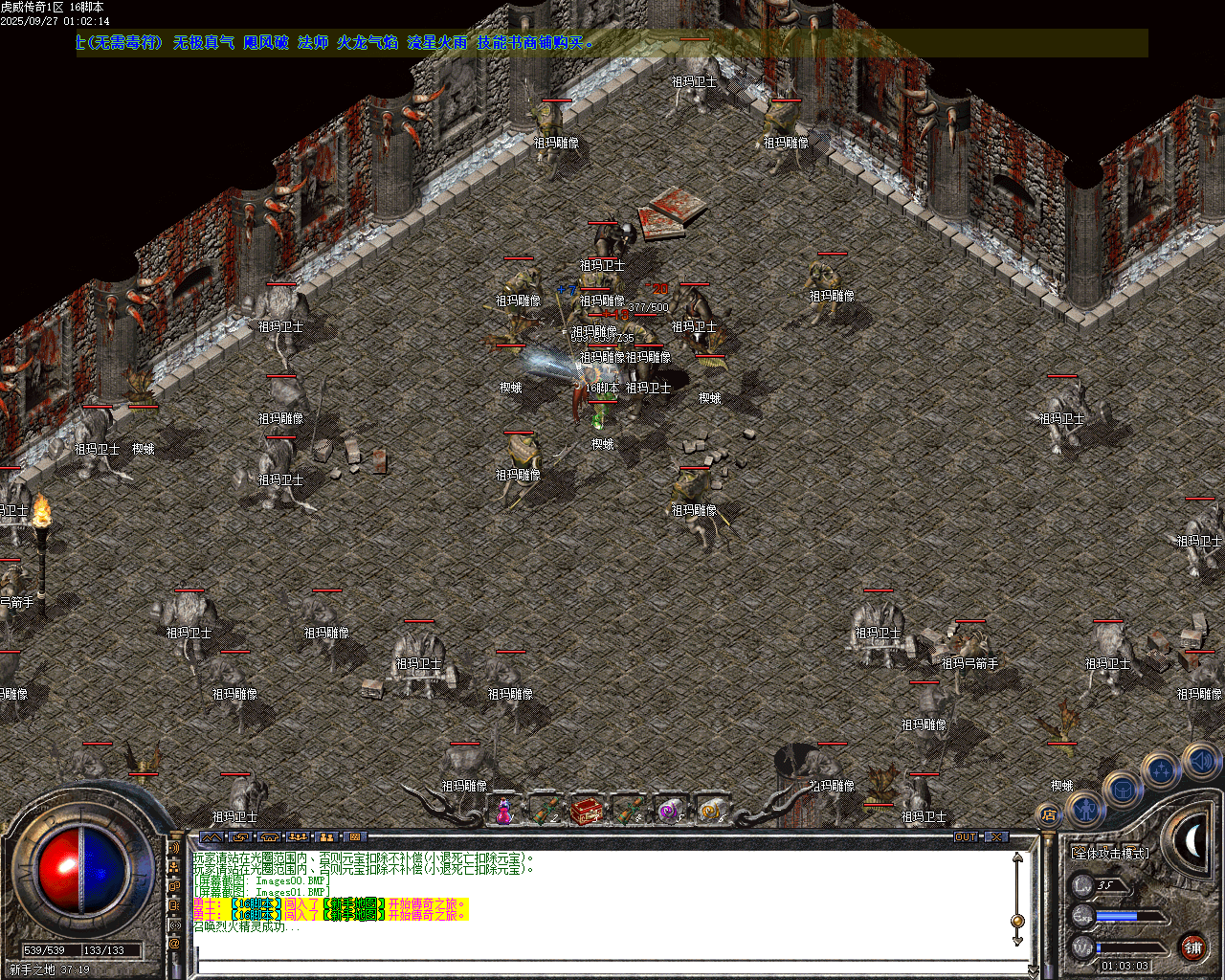Open the skills panel star icon
Viewport: 1225px width, 980px height.
pyautogui.click(x=1161, y=770)
